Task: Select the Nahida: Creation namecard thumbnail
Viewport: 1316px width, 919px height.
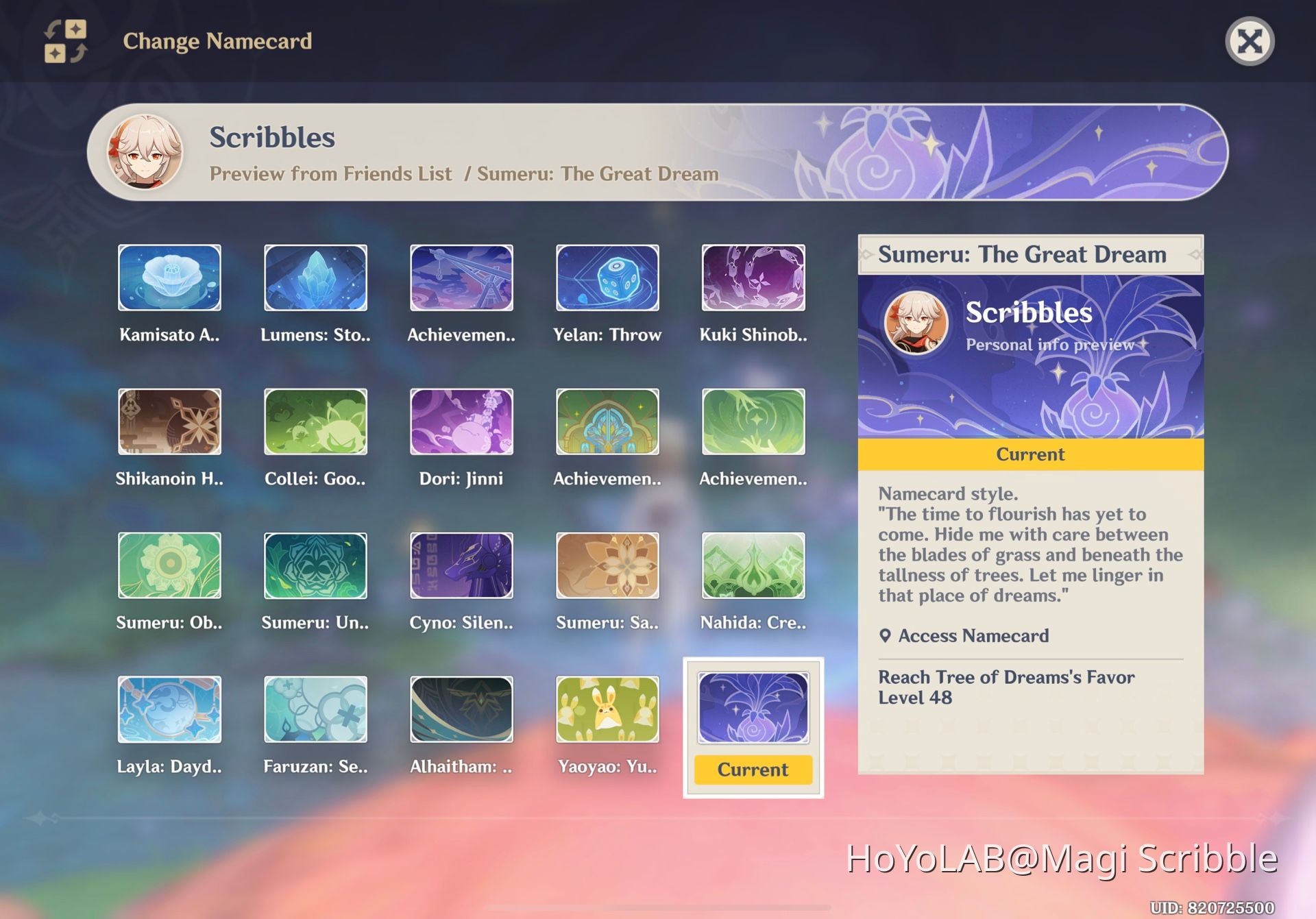Action: pos(753,566)
